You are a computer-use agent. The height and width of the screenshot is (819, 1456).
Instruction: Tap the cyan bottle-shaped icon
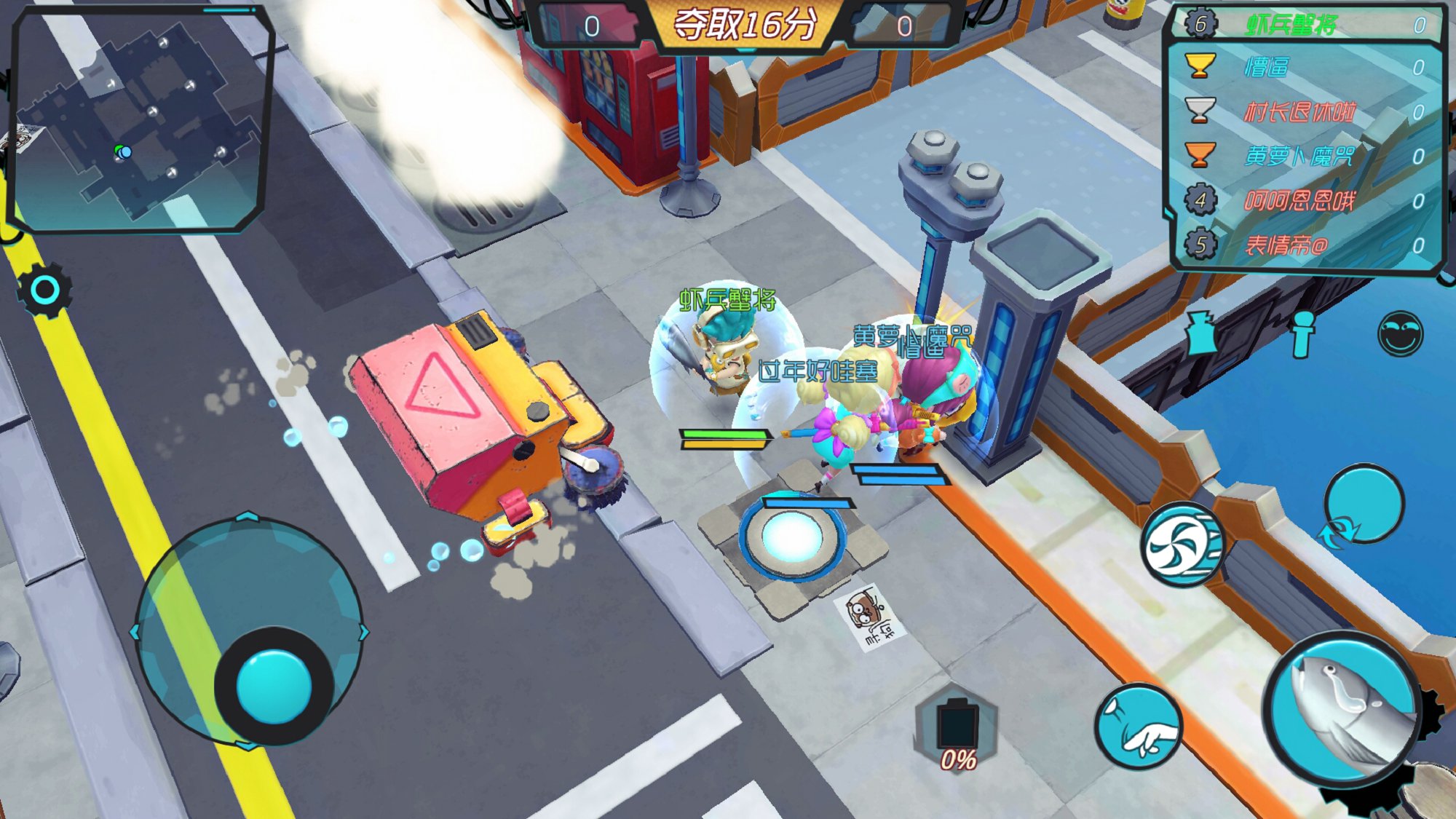pos(1201,333)
